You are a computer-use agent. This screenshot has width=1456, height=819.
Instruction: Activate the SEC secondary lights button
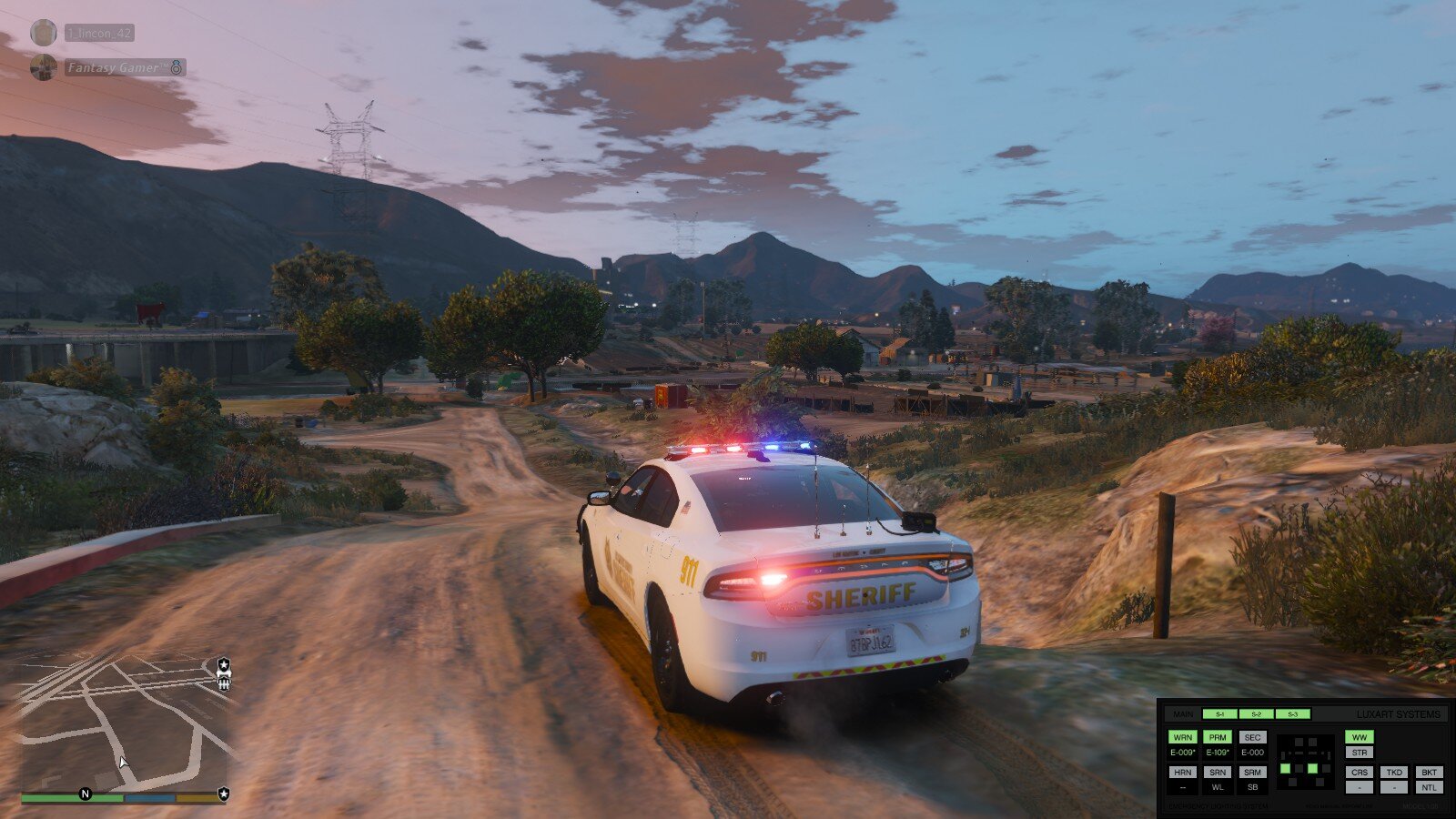pos(1253,737)
